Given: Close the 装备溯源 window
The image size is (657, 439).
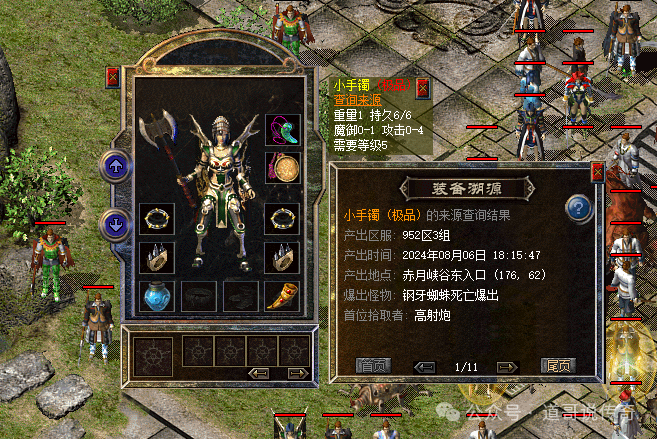Looking at the screenshot, I should pos(598,171).
